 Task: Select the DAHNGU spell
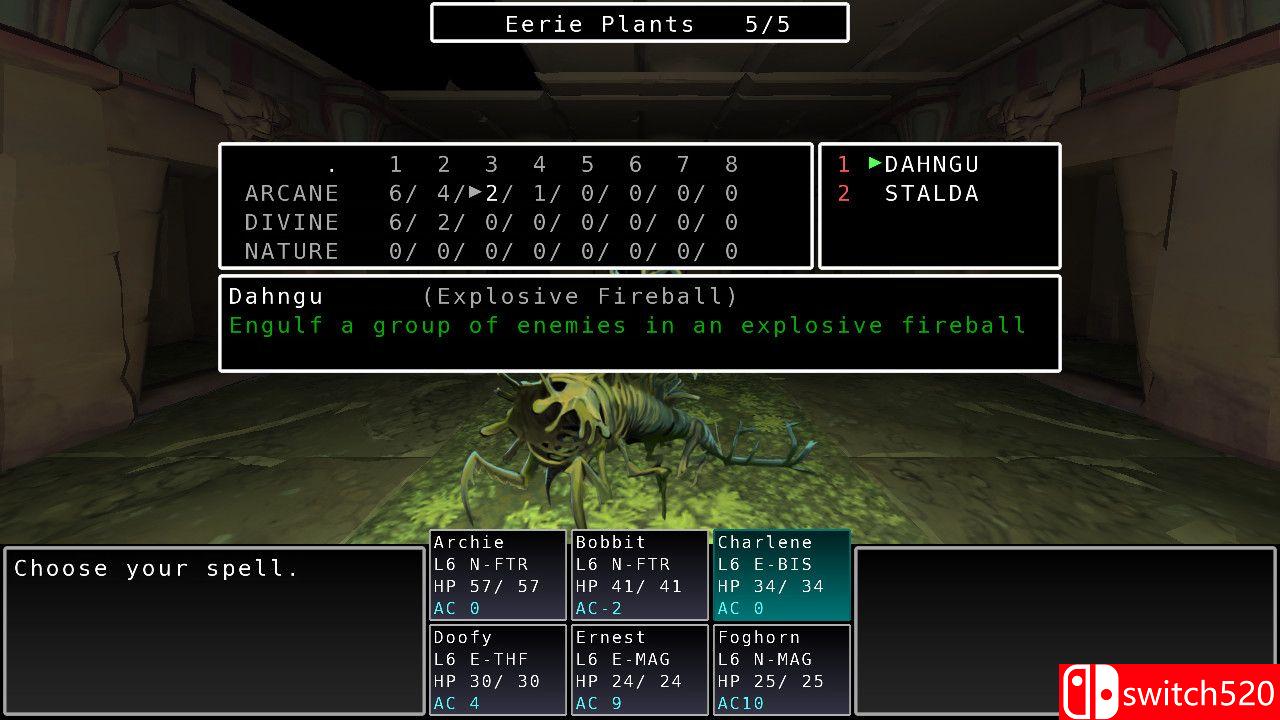(x=931, y=164)
